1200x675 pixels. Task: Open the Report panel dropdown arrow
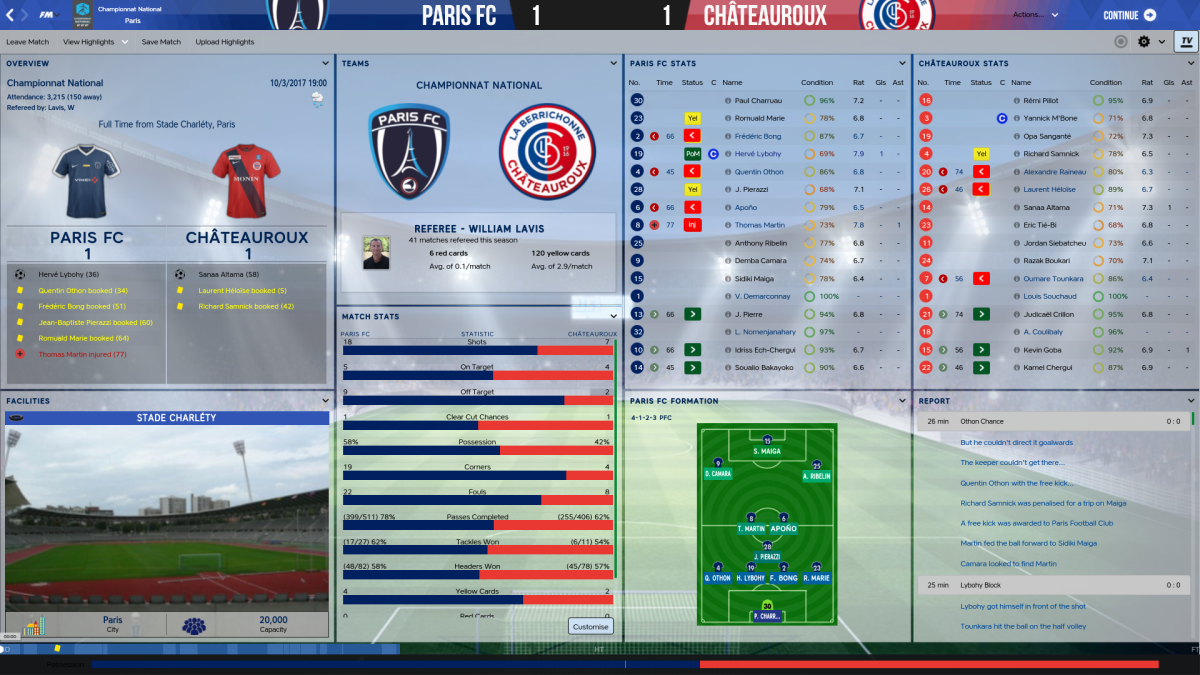(x=1191, y=401)
